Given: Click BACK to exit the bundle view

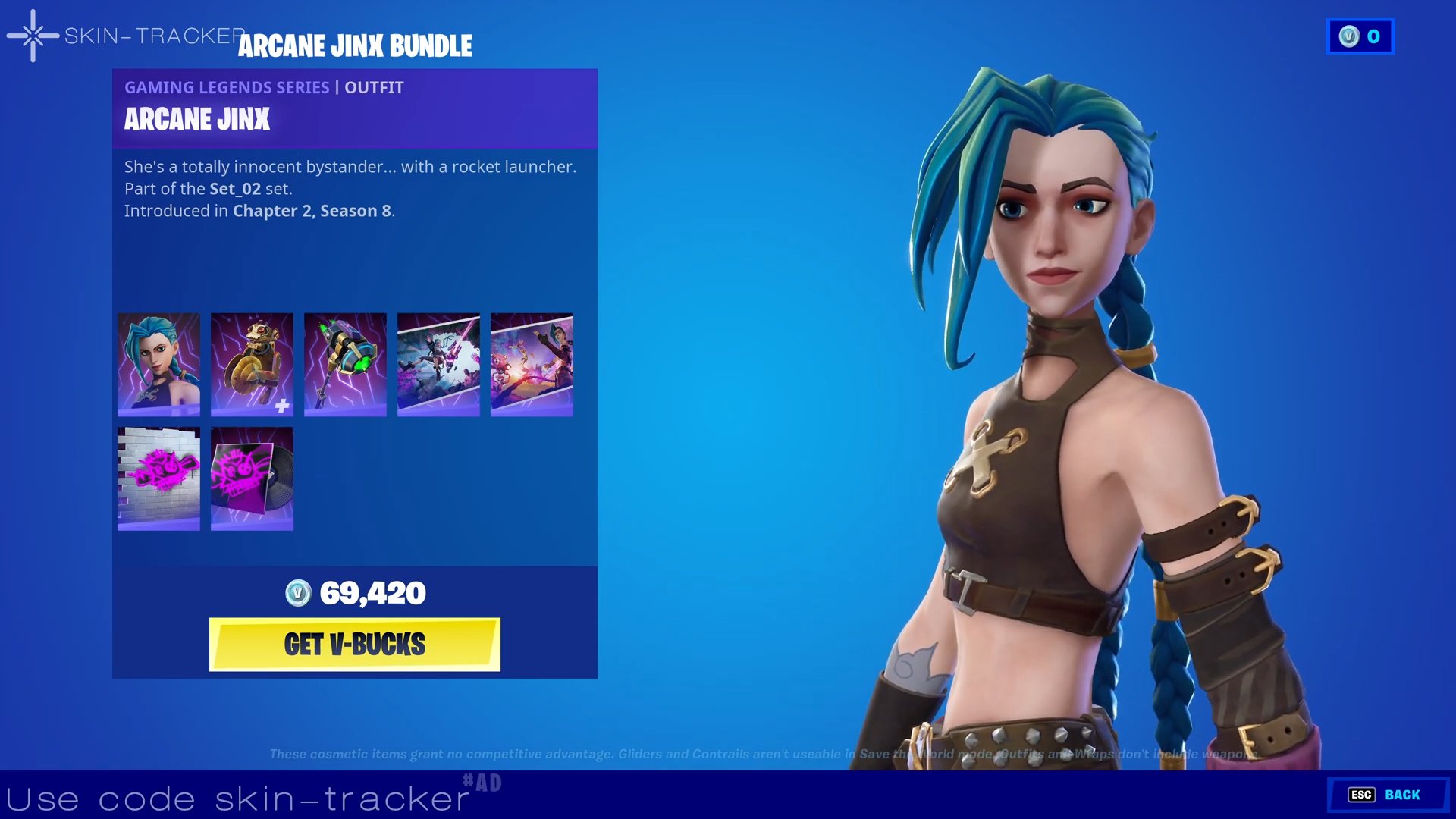Looking at the screenshot, I should [x=1404, y=795].
